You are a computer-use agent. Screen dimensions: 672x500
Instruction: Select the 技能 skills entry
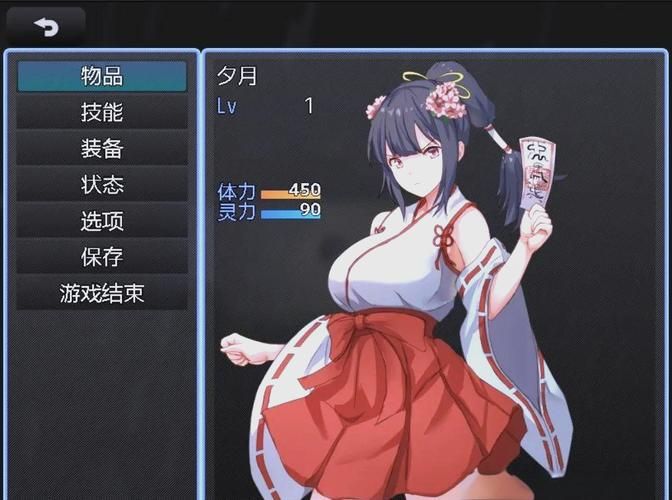(102, 112)
